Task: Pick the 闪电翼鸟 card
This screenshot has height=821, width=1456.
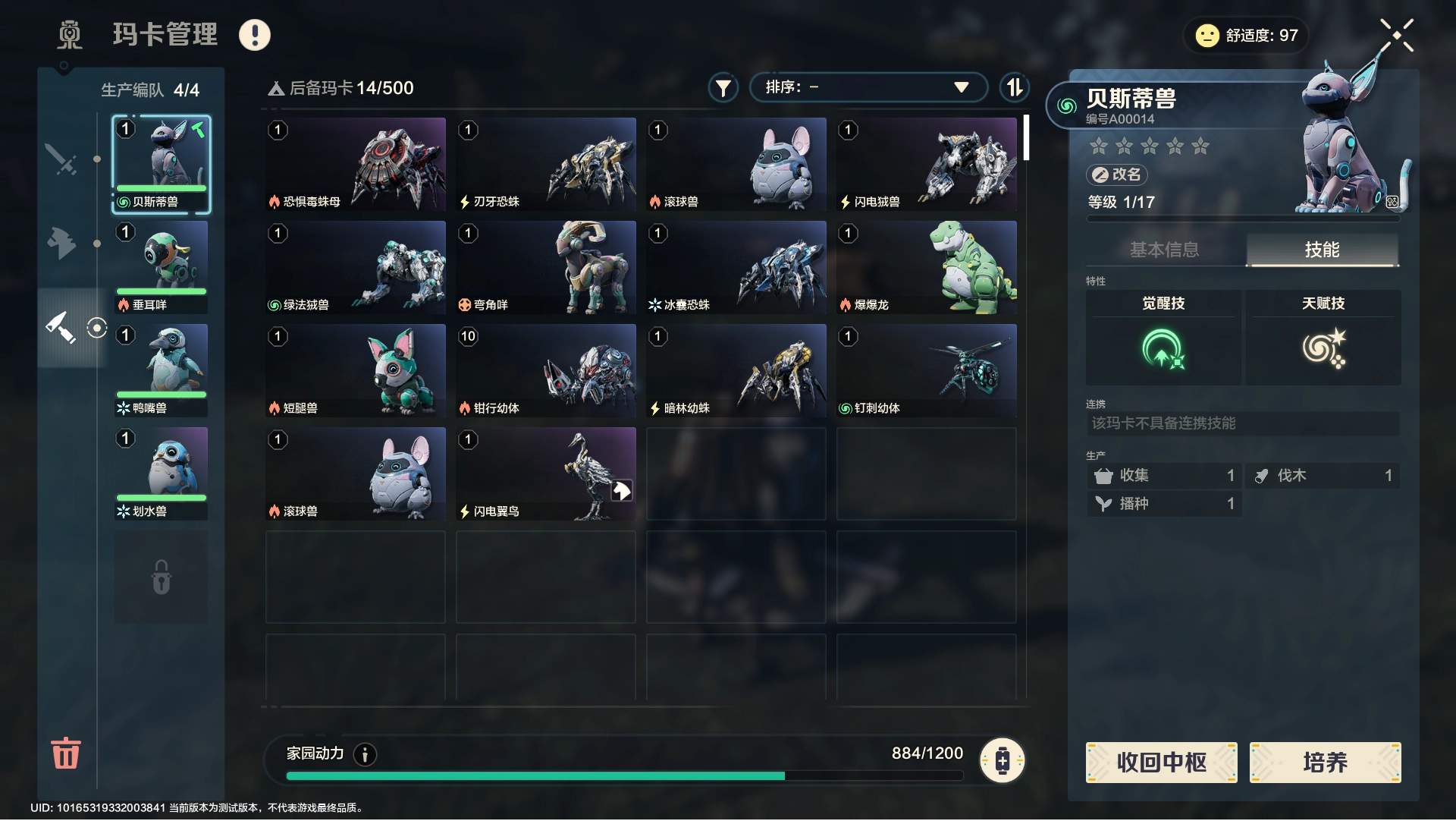Action: (x=545, y=473)
